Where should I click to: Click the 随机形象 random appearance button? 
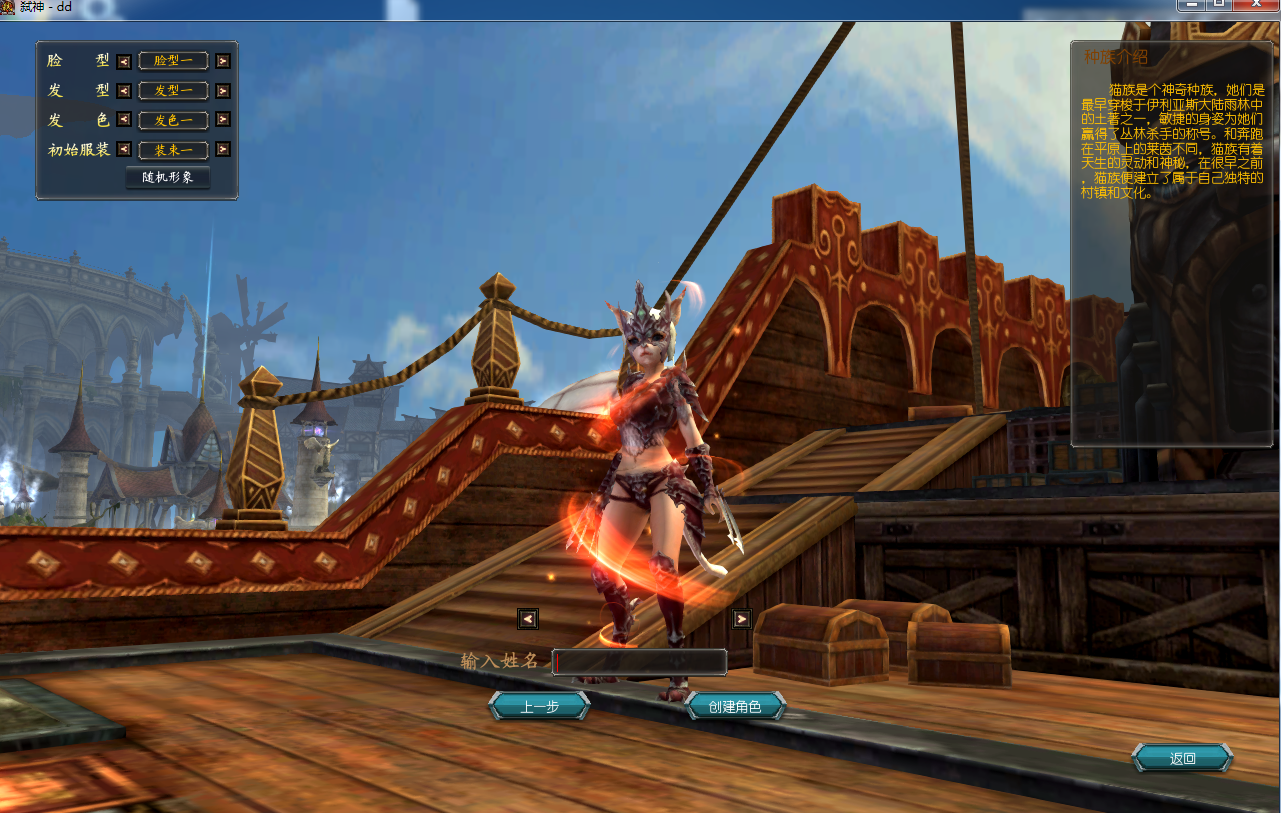tap(168, 178)
